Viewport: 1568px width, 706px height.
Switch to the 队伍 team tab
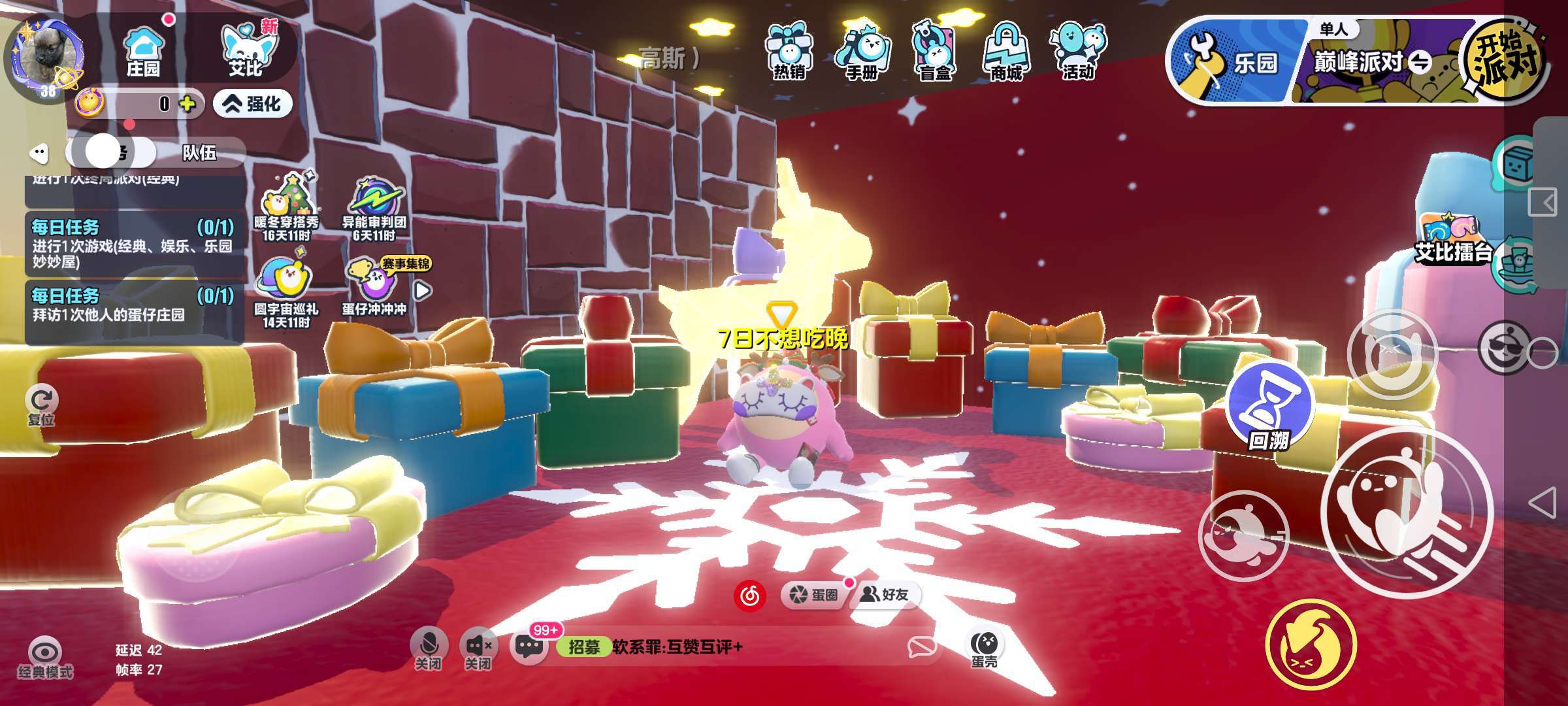tap(199, 153)
